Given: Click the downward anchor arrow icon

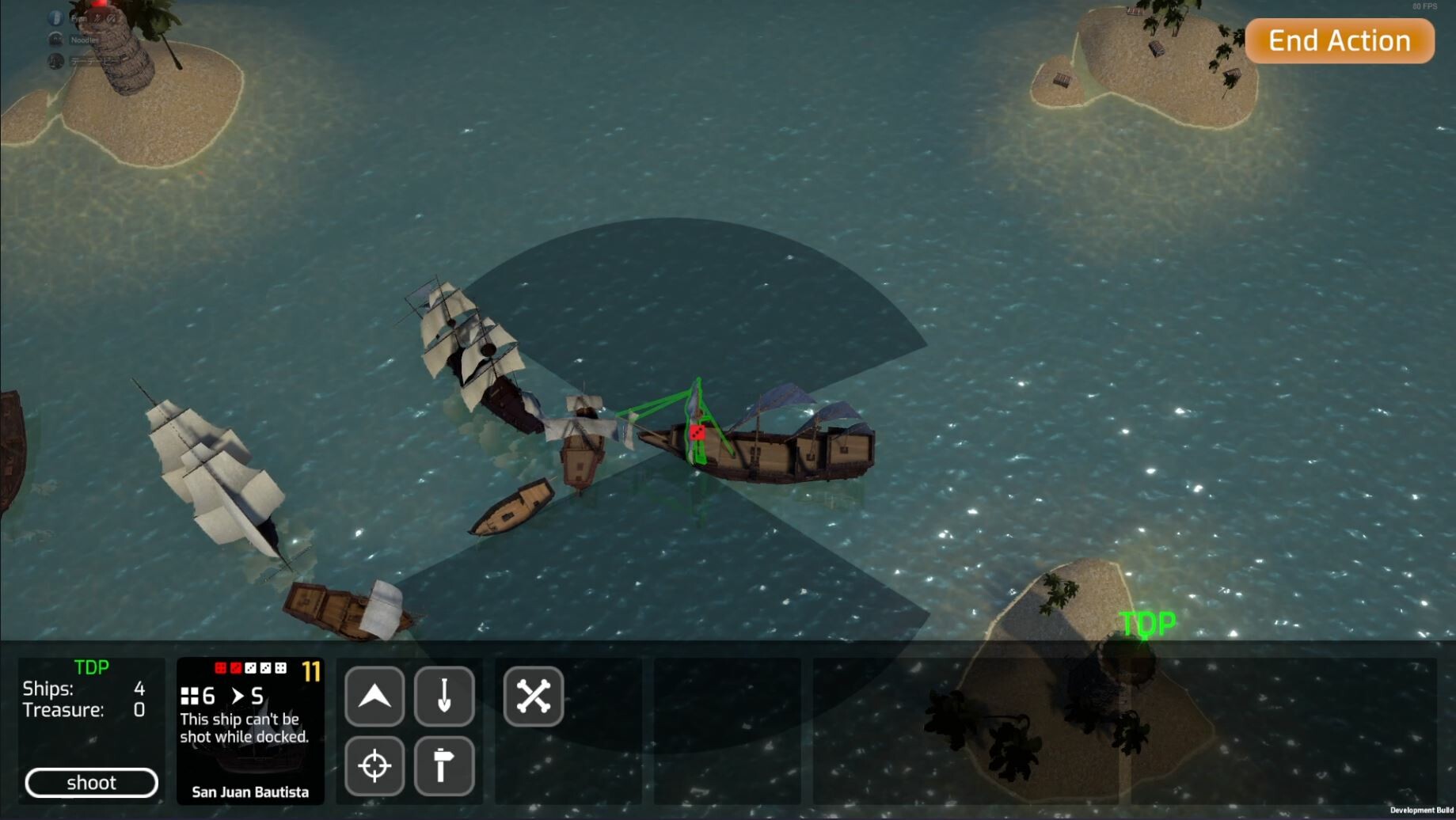Looking at the screenshot, I should click(x=444, y=697).
